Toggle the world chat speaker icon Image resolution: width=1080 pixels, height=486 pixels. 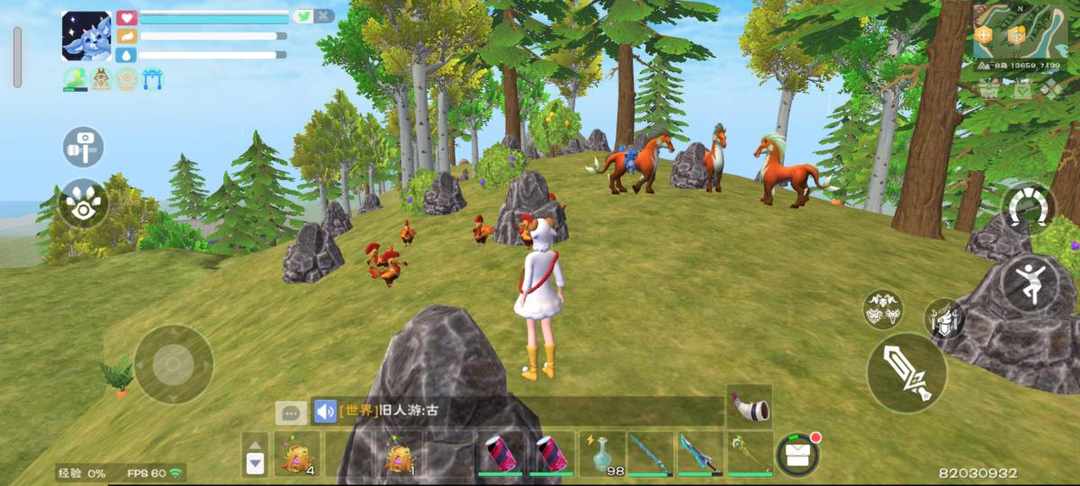[x=325, y=411]
